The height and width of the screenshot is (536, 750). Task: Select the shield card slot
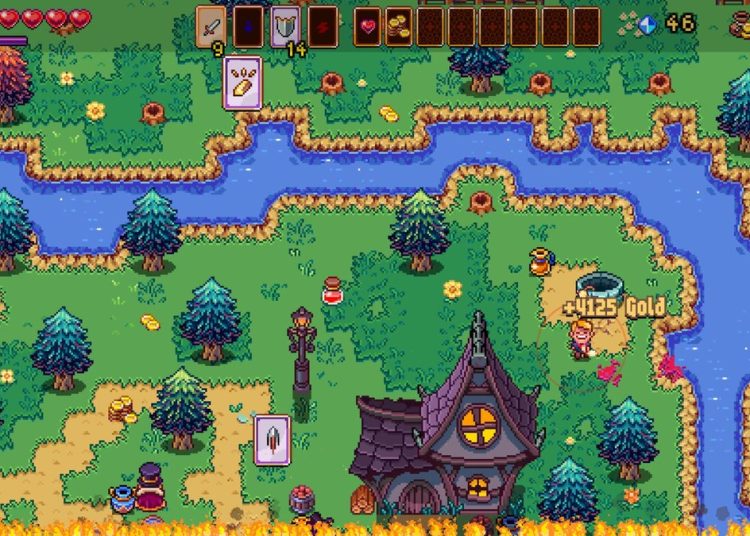pyautogui.click(x=285, y=26)
